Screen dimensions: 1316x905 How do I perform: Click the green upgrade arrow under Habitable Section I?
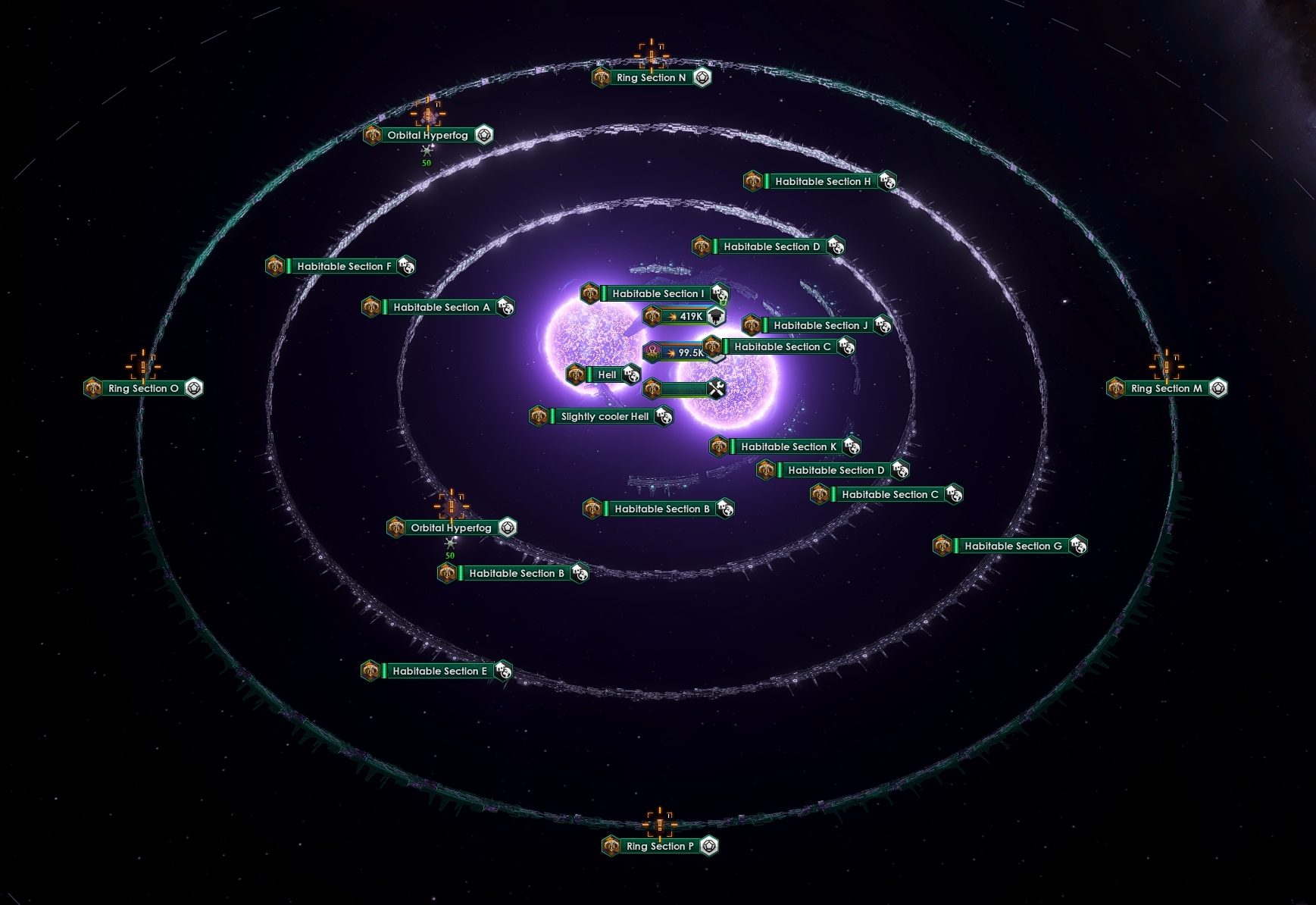723,302
